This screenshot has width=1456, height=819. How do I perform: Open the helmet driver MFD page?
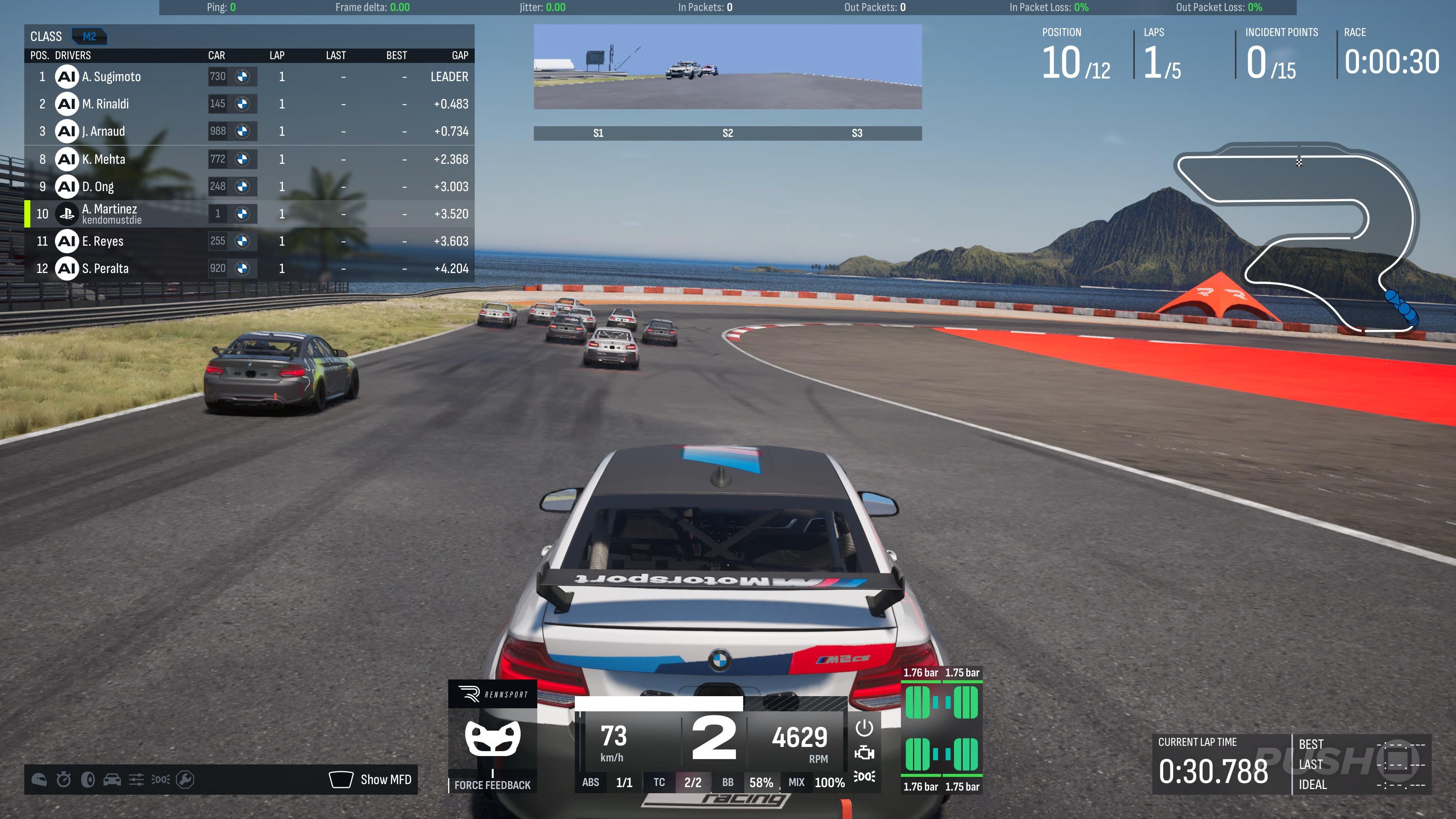click(39, 780)
